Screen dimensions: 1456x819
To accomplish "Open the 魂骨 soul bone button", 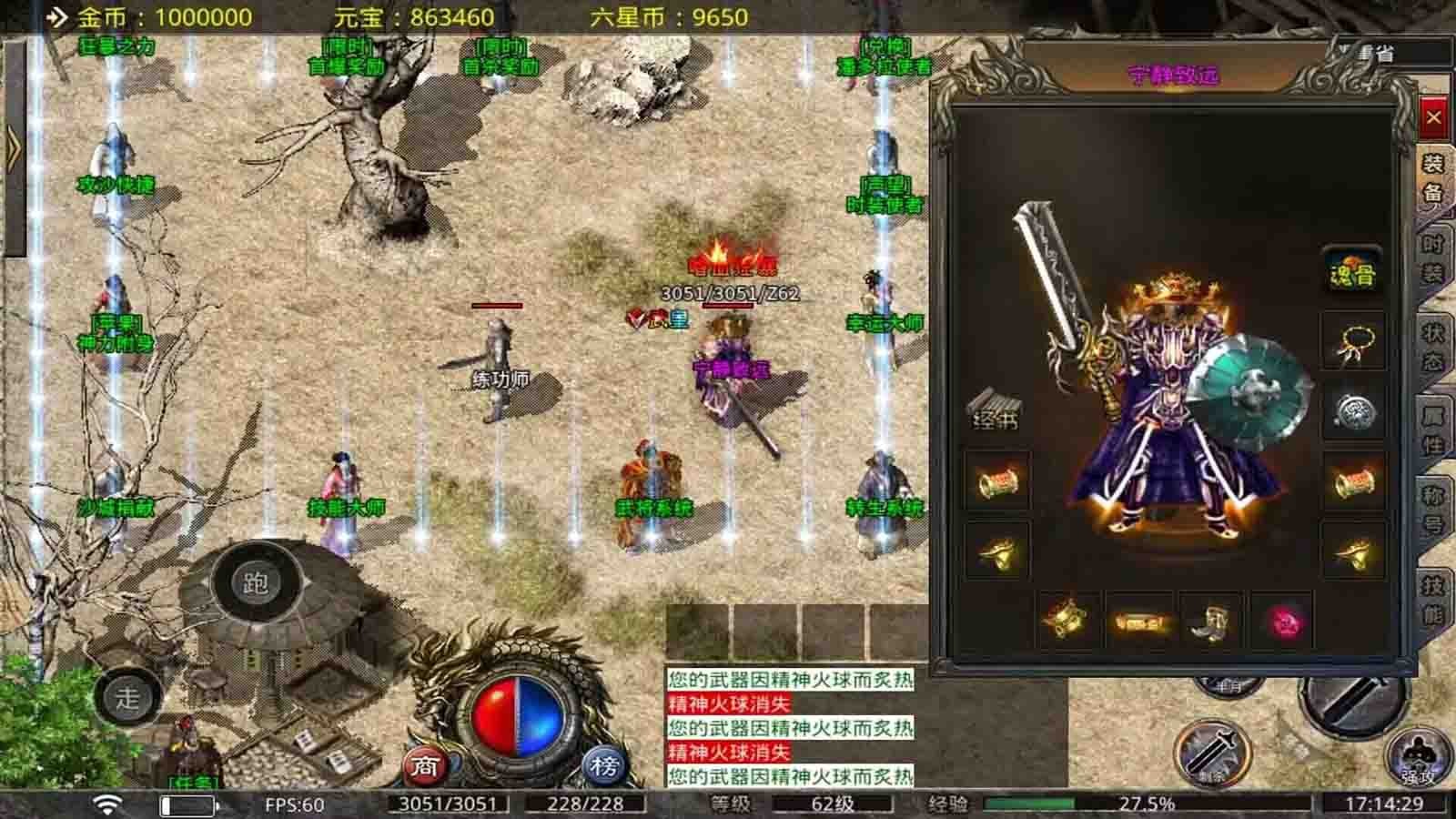I will tap(1353, 273).
